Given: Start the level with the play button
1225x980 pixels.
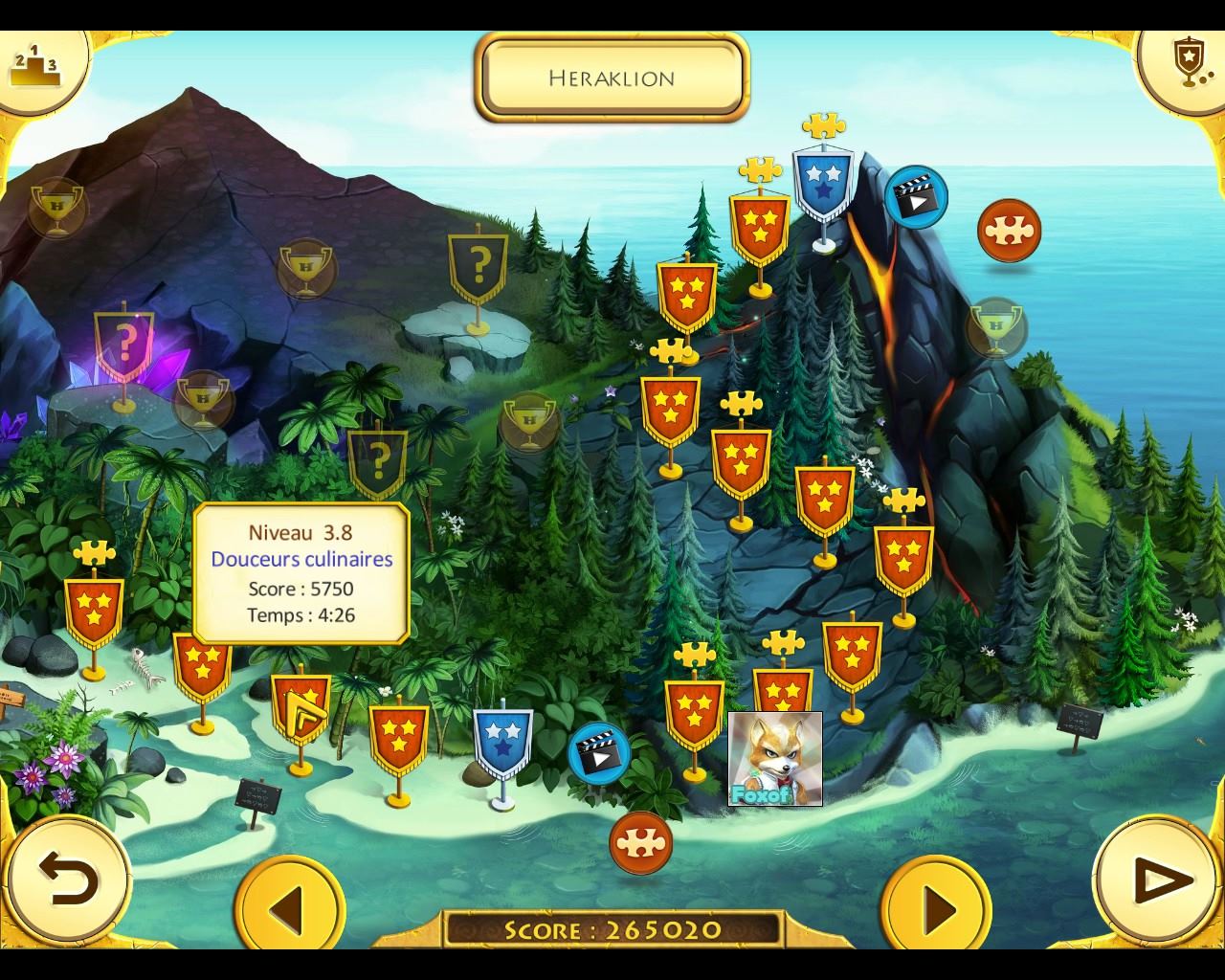Looking at the screenshot, I should click(1157, 879).
